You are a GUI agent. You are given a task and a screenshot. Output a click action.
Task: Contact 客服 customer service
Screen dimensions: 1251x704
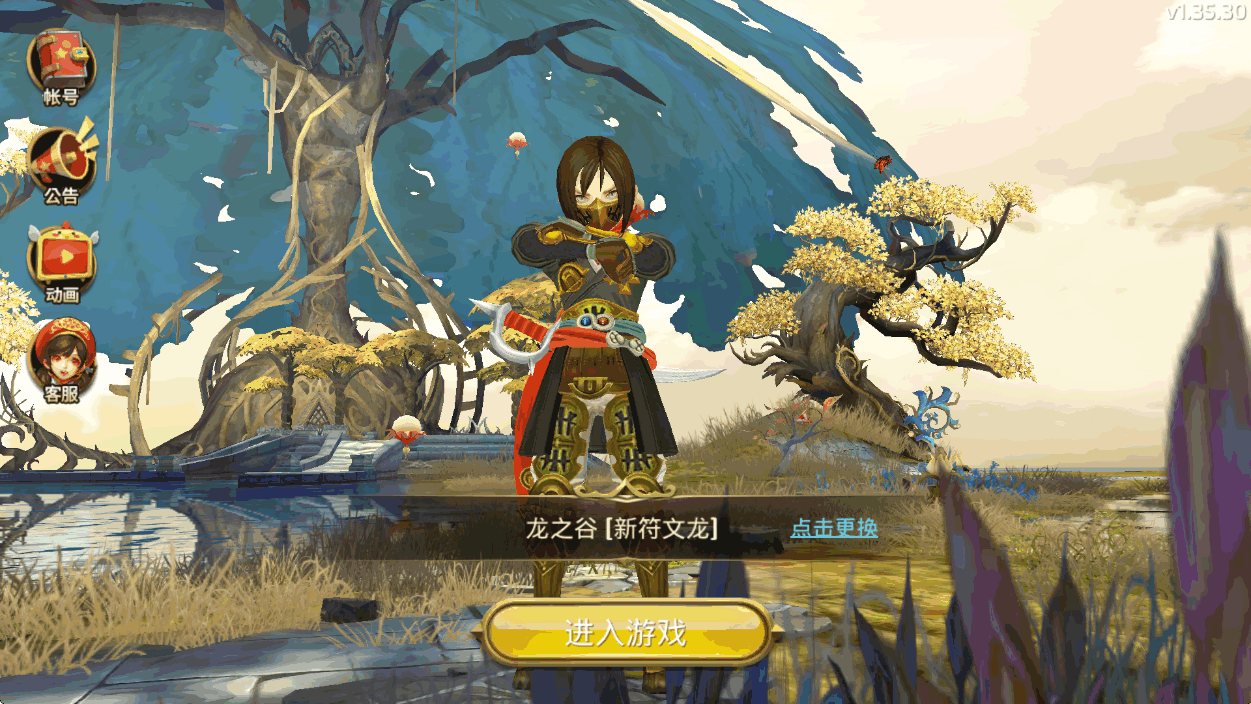61,360
